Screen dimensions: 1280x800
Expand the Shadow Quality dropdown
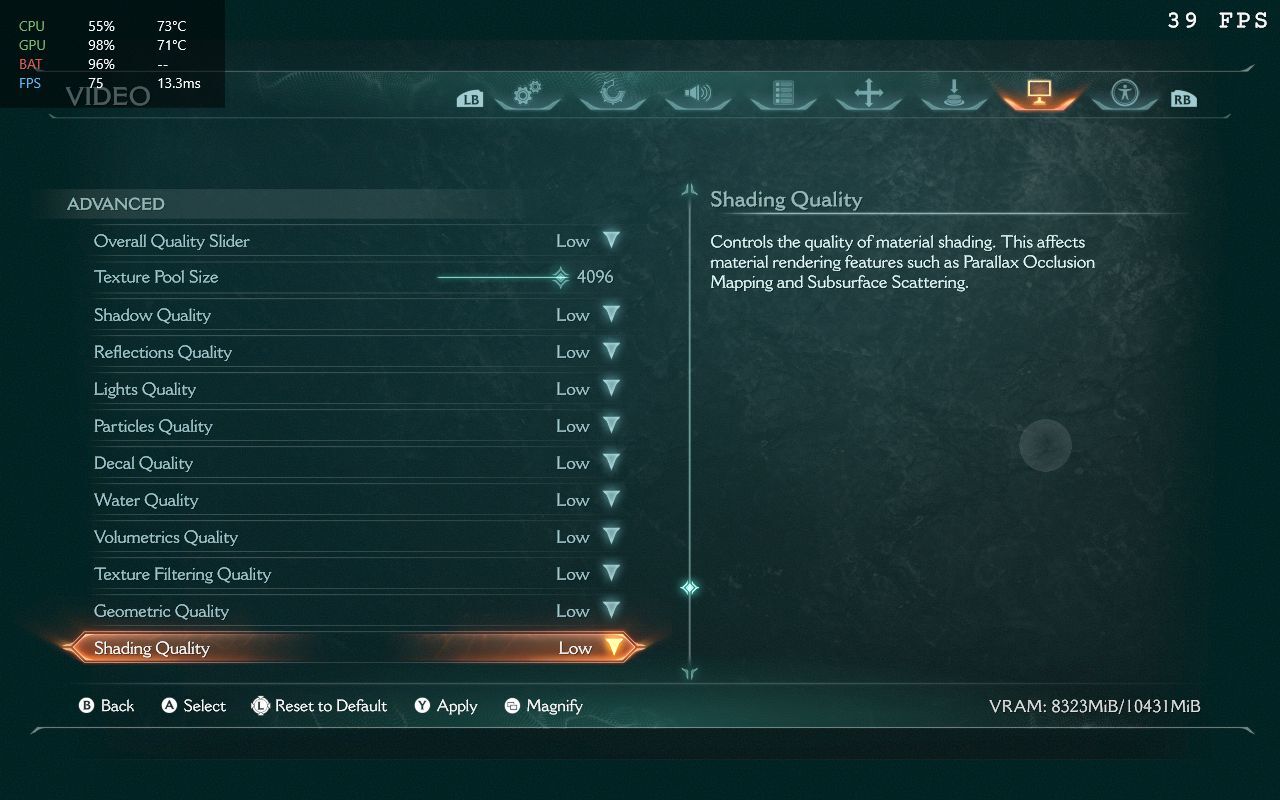(611, 315)
